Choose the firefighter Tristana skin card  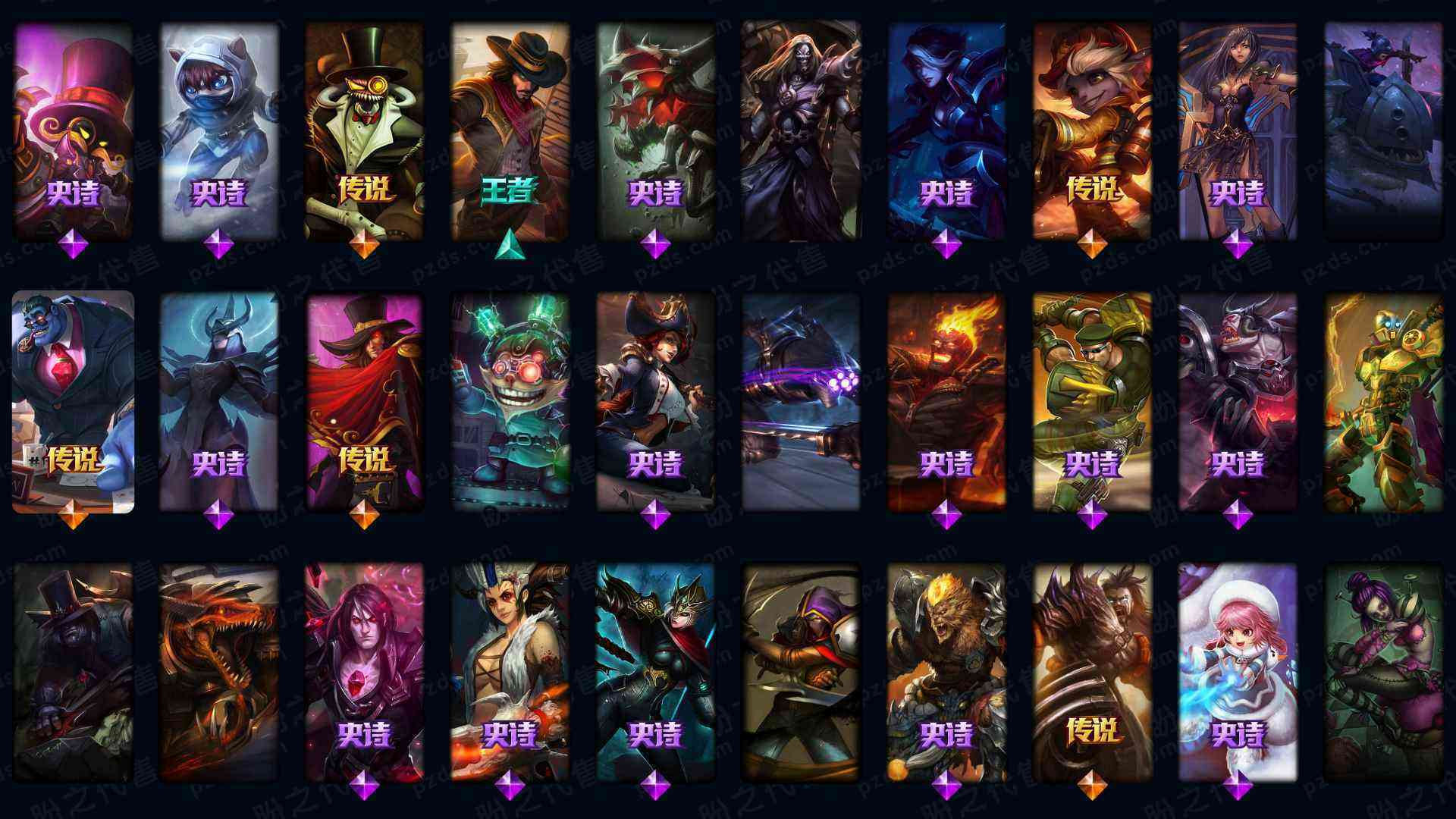click(1092, 129)
